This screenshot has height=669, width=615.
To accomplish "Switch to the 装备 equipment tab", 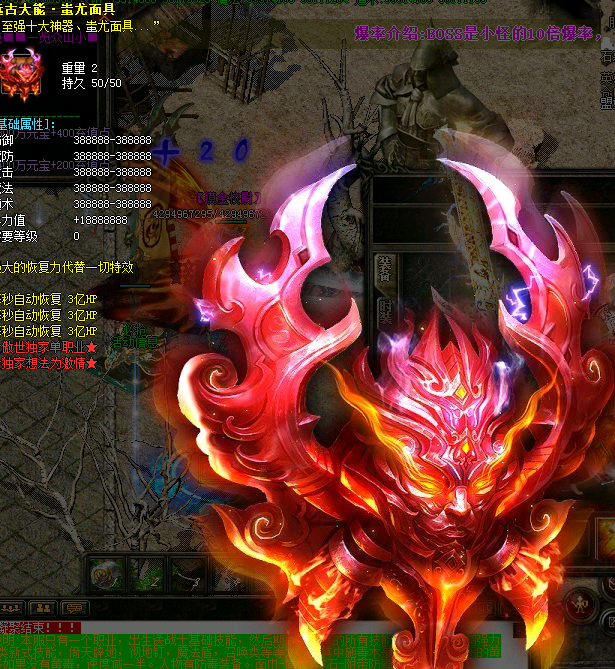I will tap(383, 269).
